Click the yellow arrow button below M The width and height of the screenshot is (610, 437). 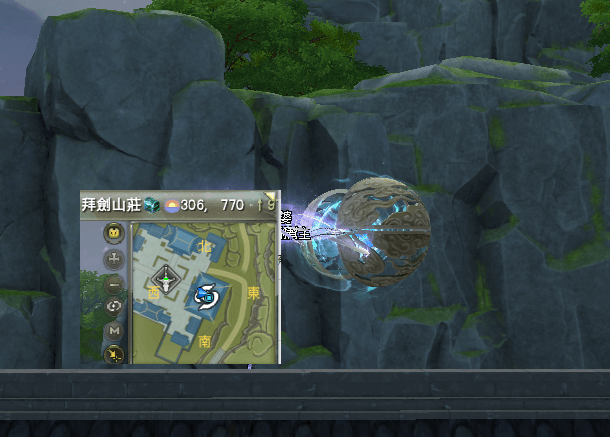114,353
